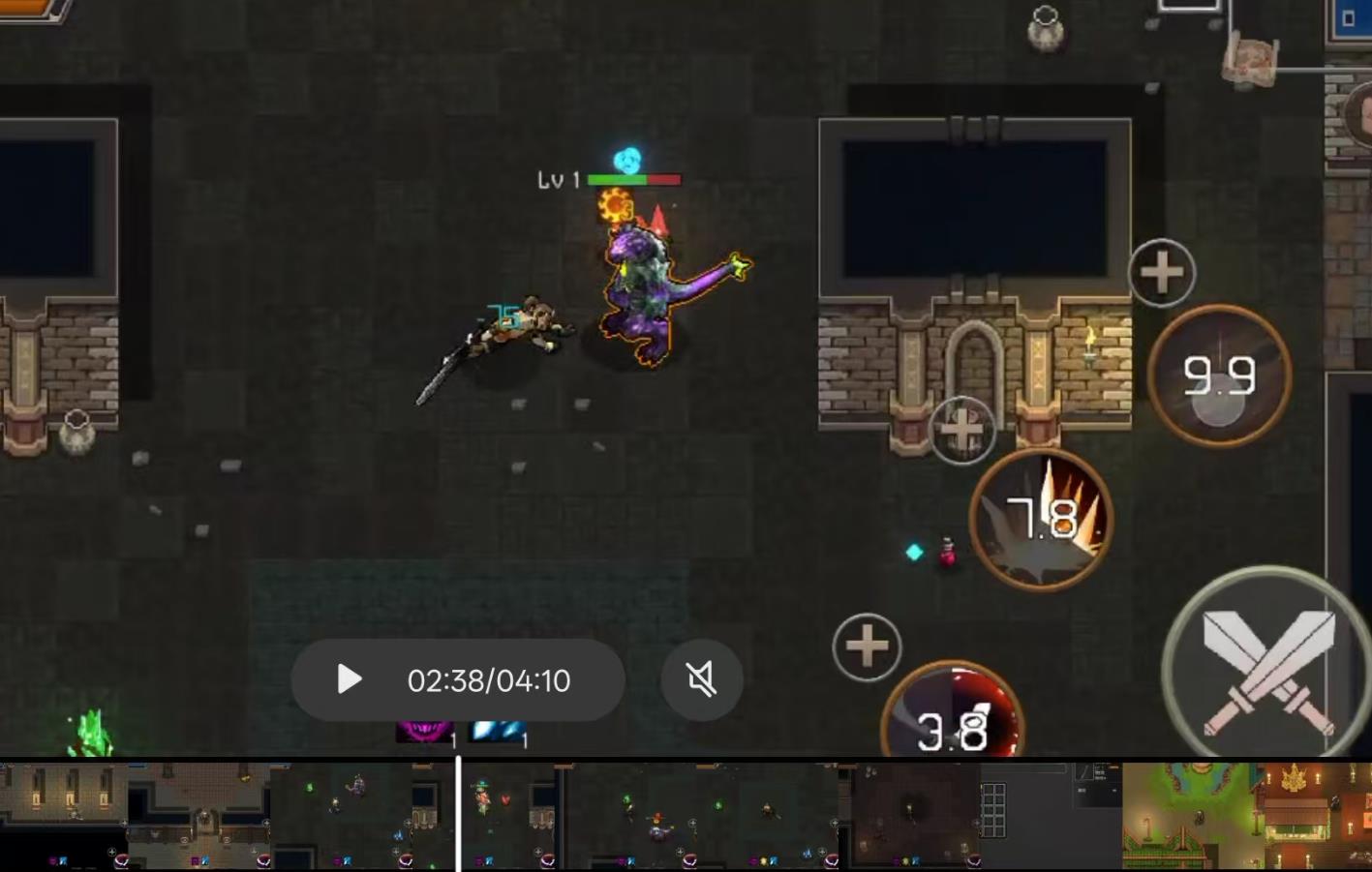Activate the skill showing 9.9 cooldown
Image resolution: width=1372 pixels, height=872 pixels.
(1219, 376)
